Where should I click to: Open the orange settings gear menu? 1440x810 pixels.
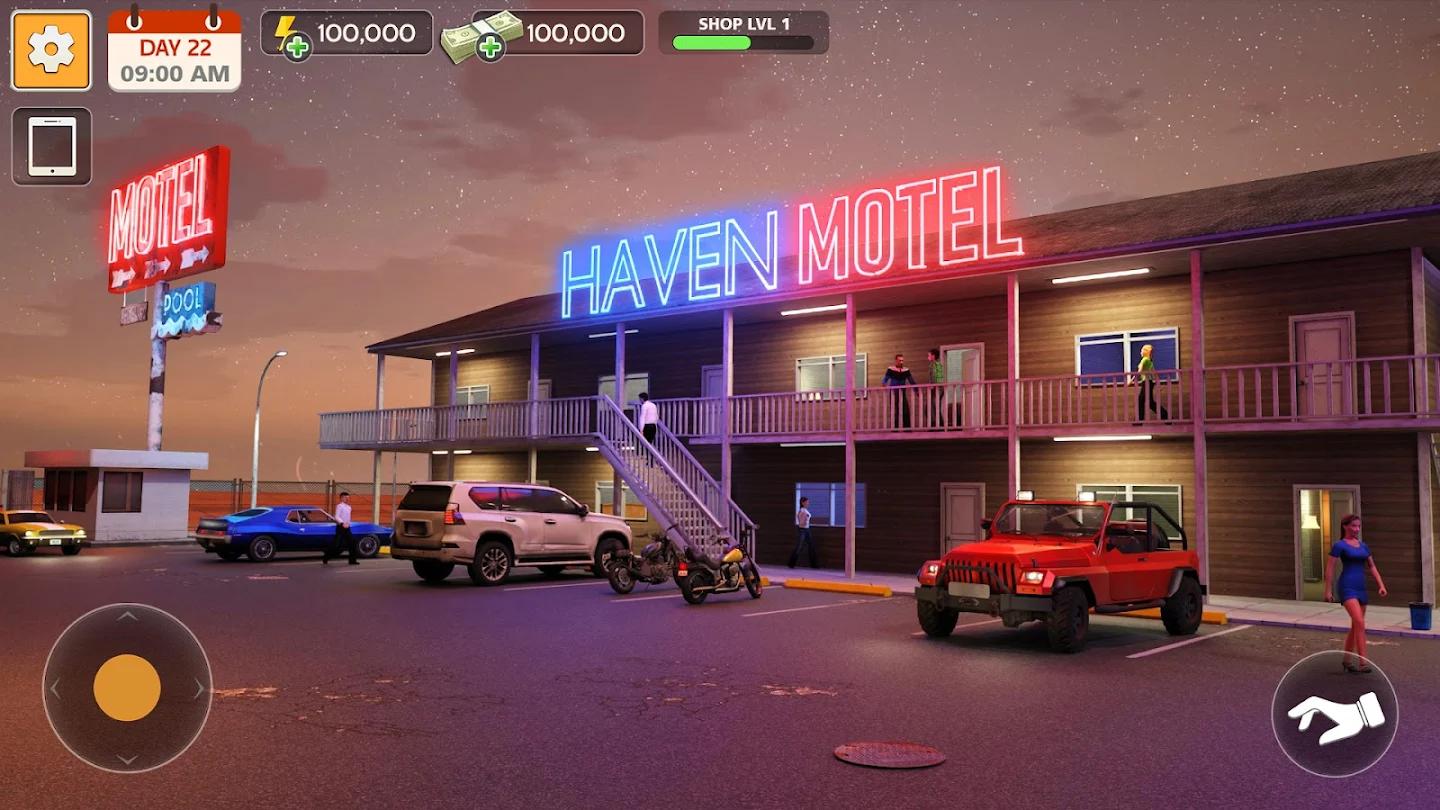50,48
